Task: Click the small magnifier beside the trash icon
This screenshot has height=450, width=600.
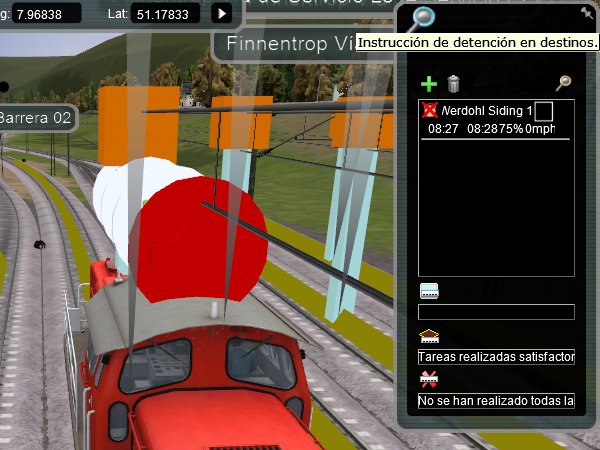Action: click(x=563, y=85)
